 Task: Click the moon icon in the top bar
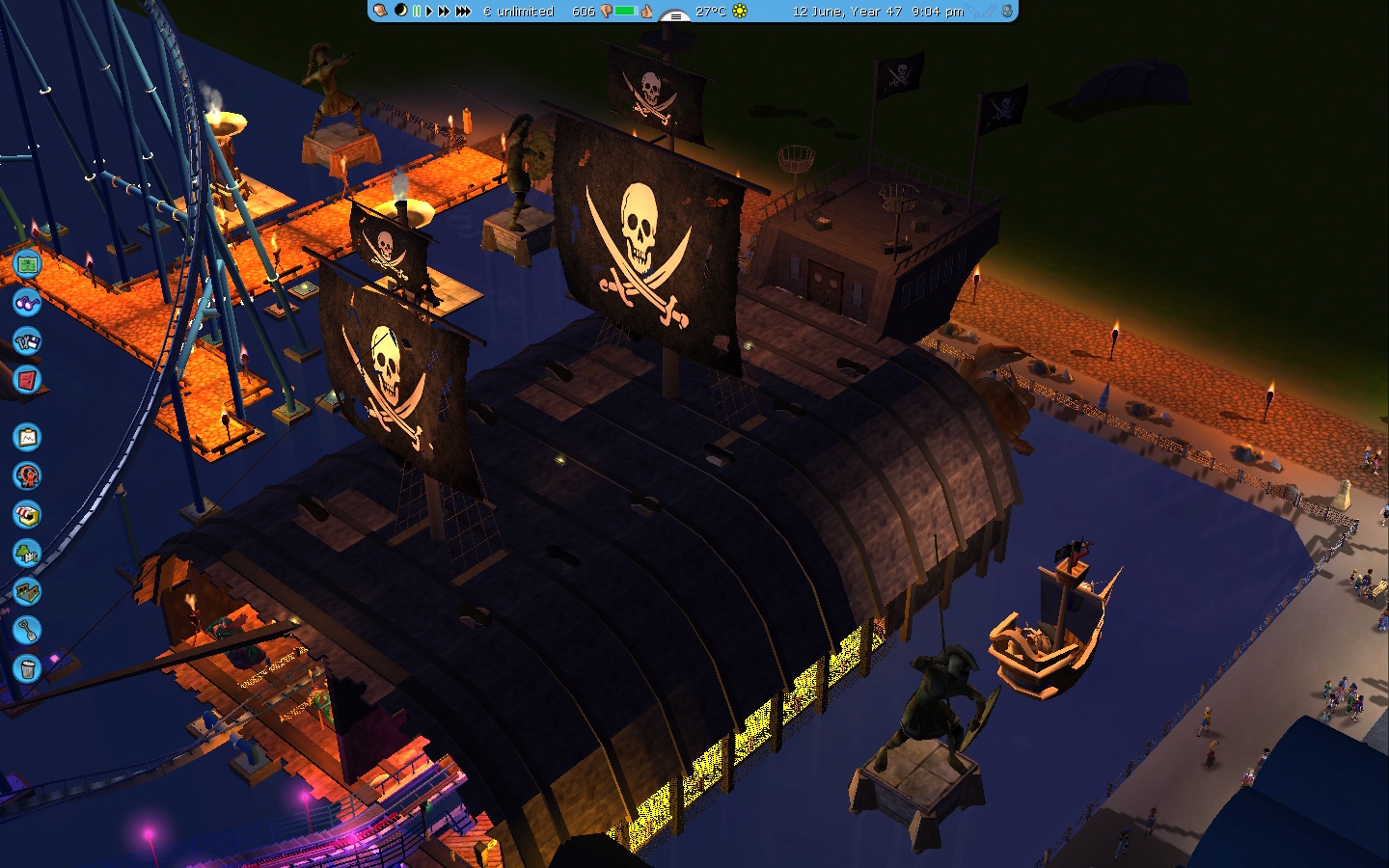tap(400, 11)
